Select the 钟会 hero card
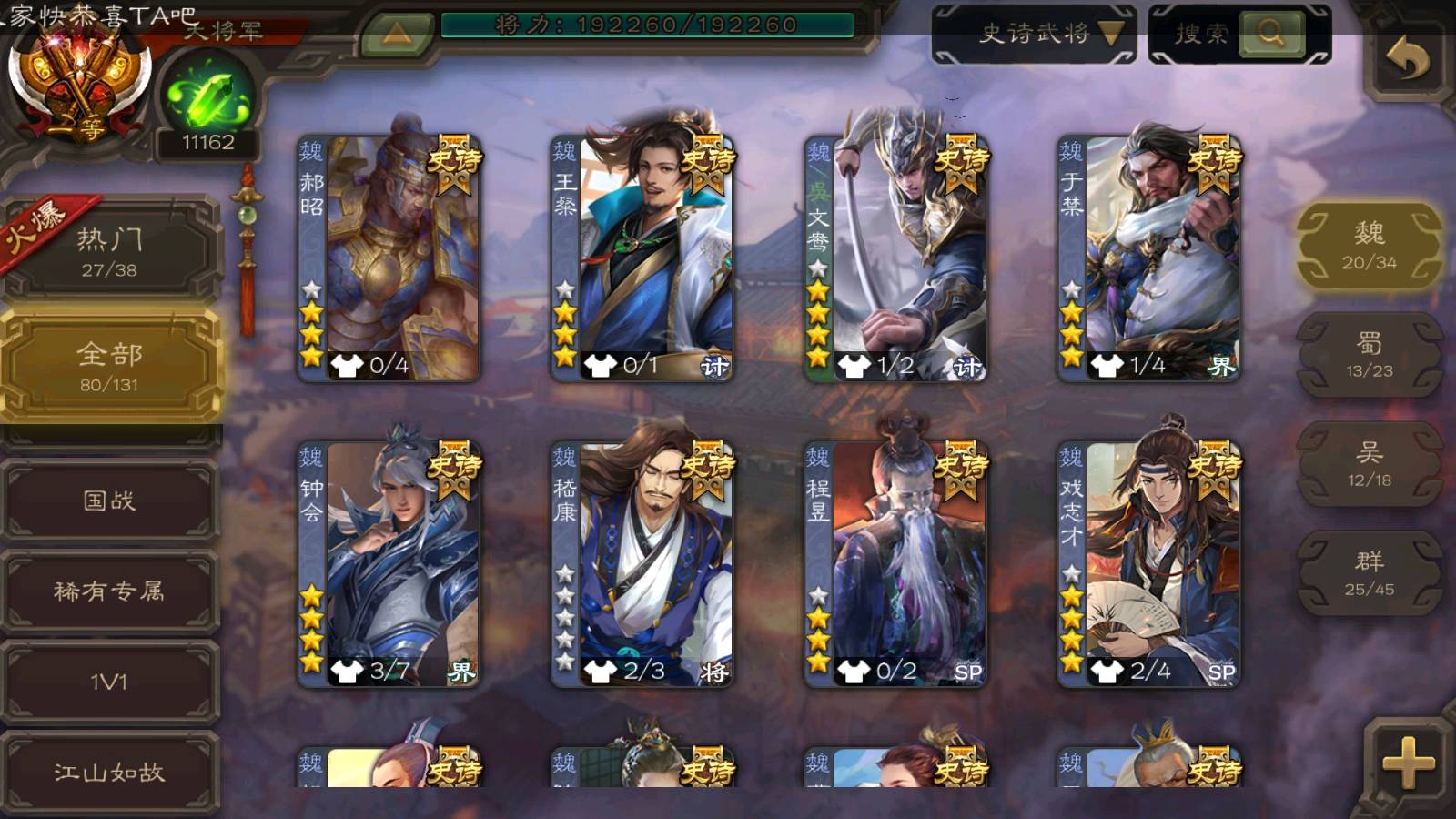The height and width of the screenshot is (819, 1456). 389,564
